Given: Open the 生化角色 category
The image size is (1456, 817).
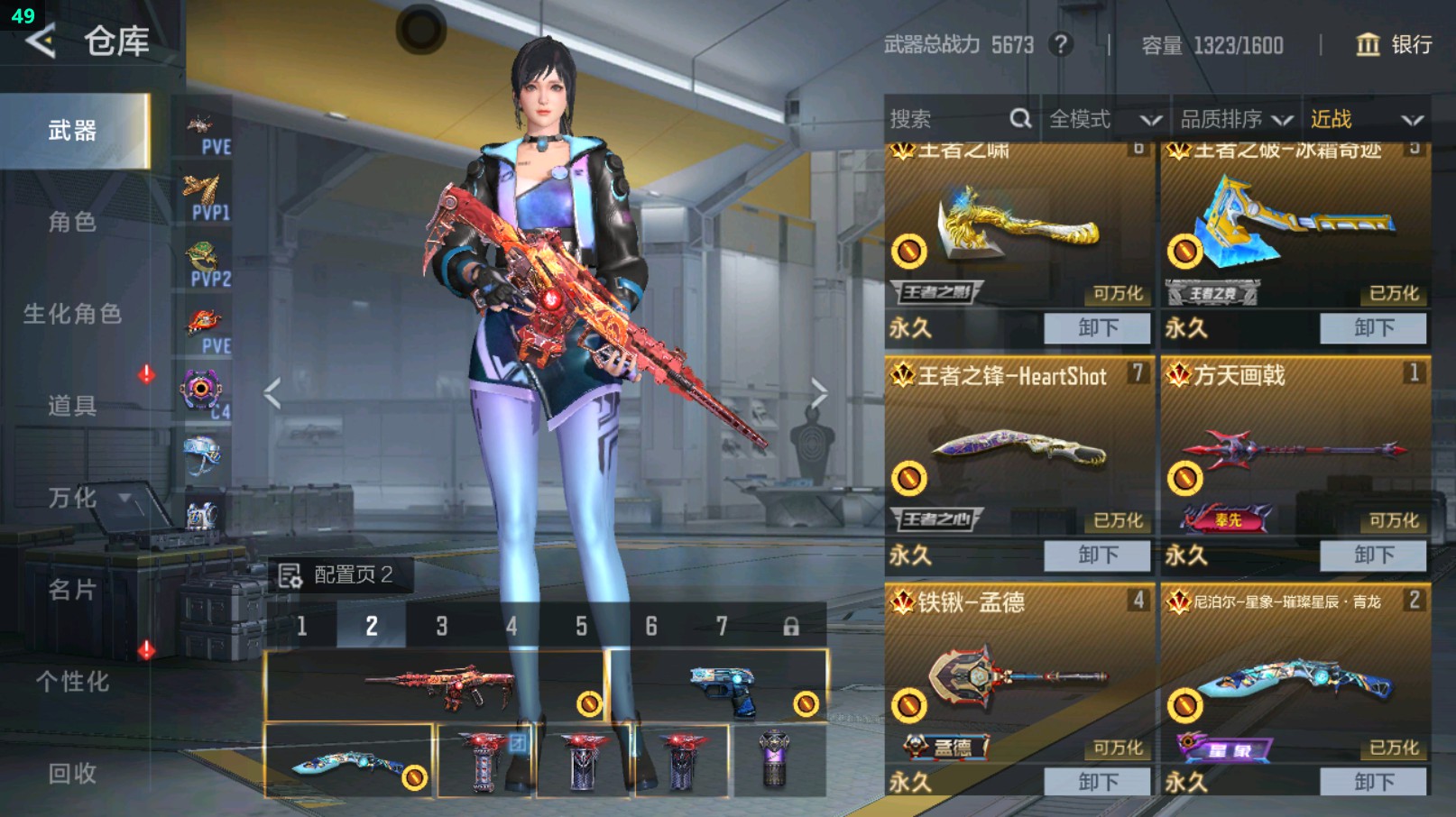Looking at the screenshot, I should click(72, 314).
